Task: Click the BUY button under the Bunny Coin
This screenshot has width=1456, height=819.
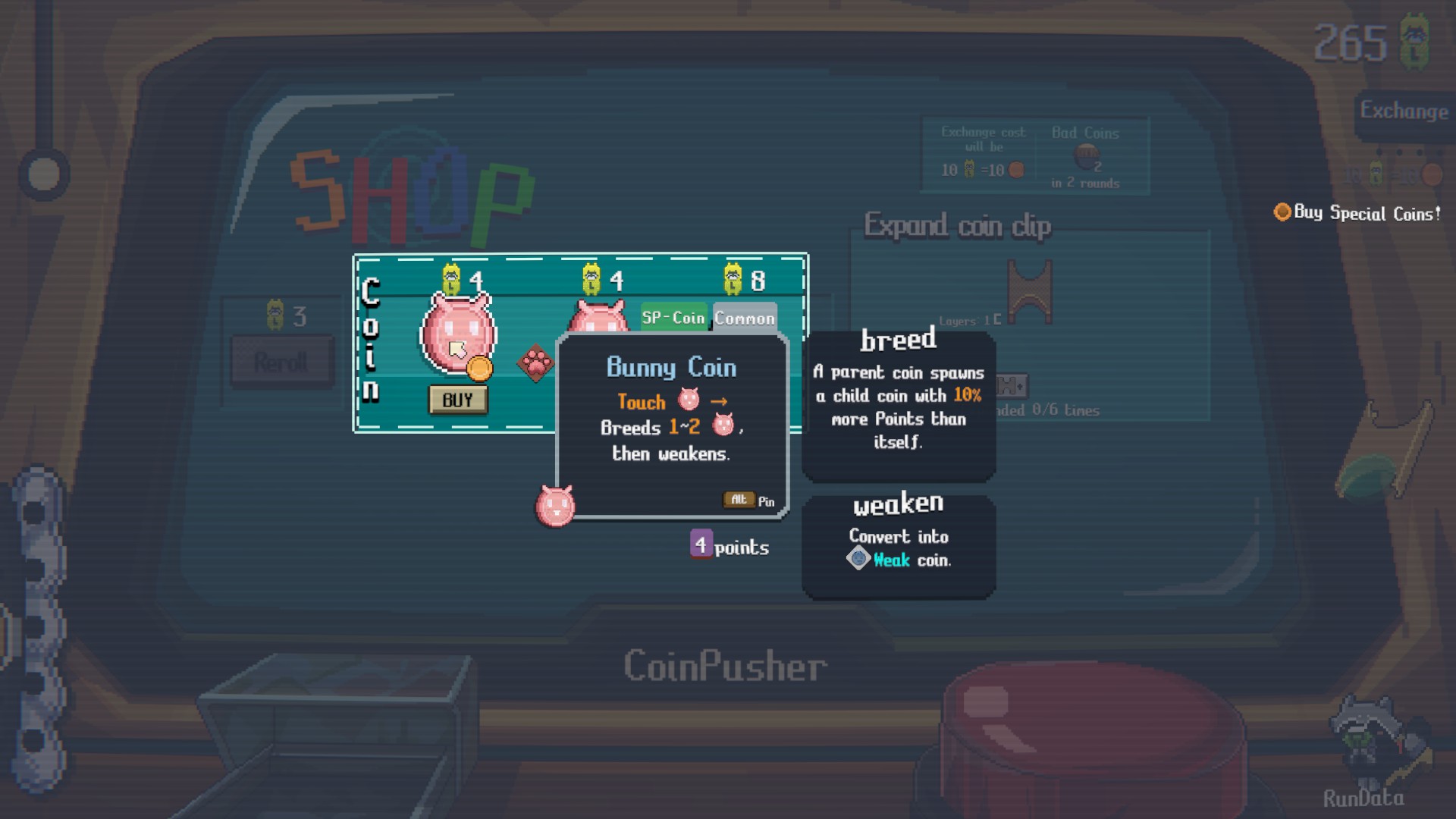Action: pyautogui.click(x=457, y=400)
